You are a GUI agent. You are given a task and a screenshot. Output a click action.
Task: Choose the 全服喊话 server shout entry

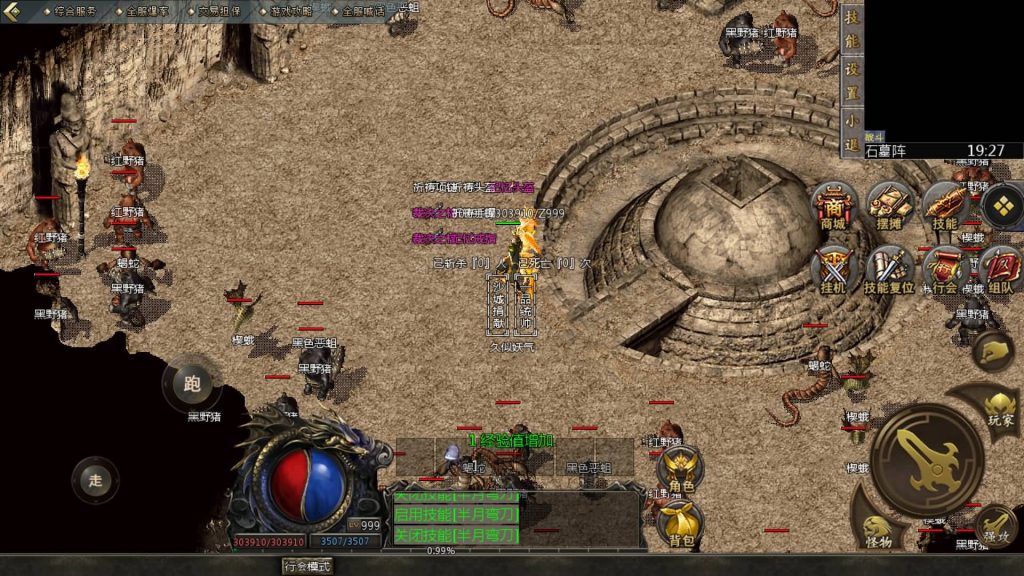click(x=362, y=11)
